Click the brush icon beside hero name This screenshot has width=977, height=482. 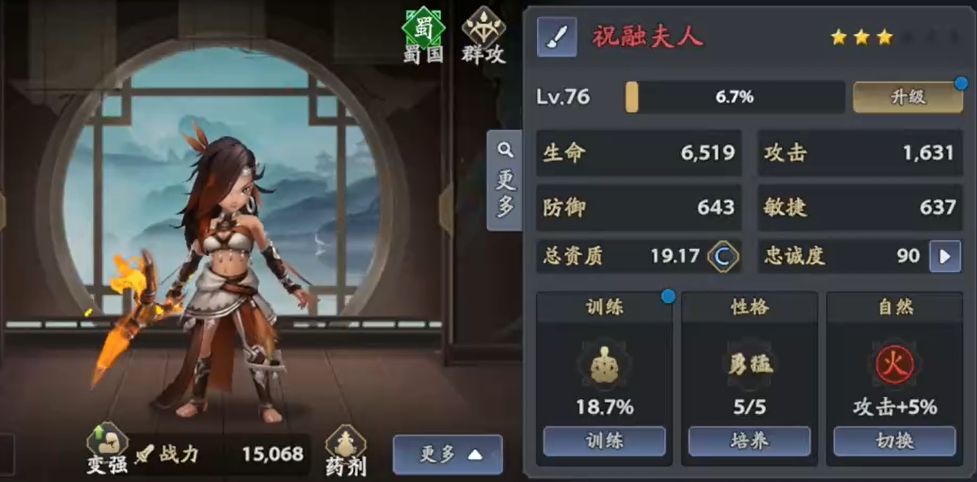558,38
